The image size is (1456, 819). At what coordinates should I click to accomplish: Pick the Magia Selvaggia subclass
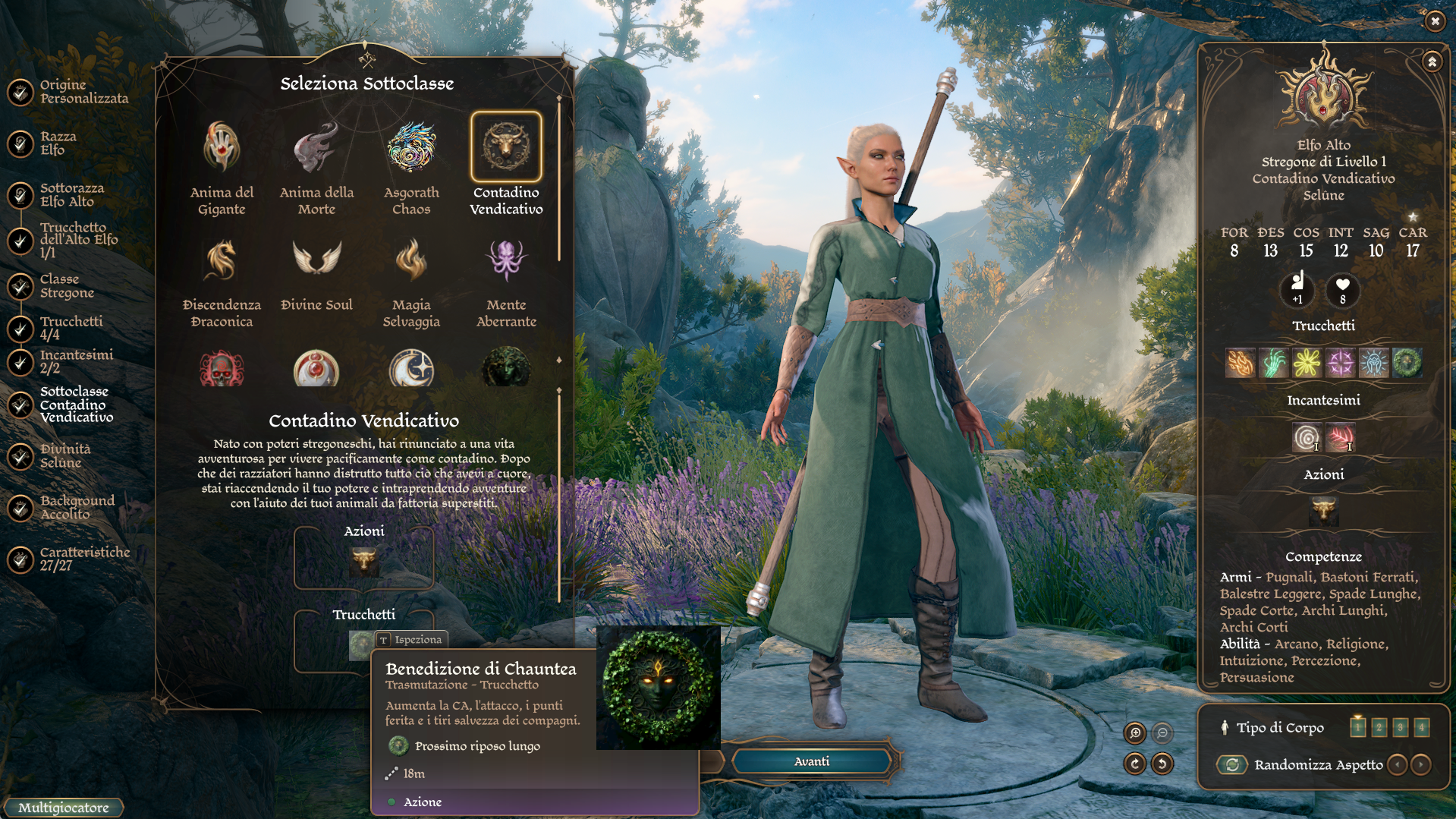click(x=411, y=260)
